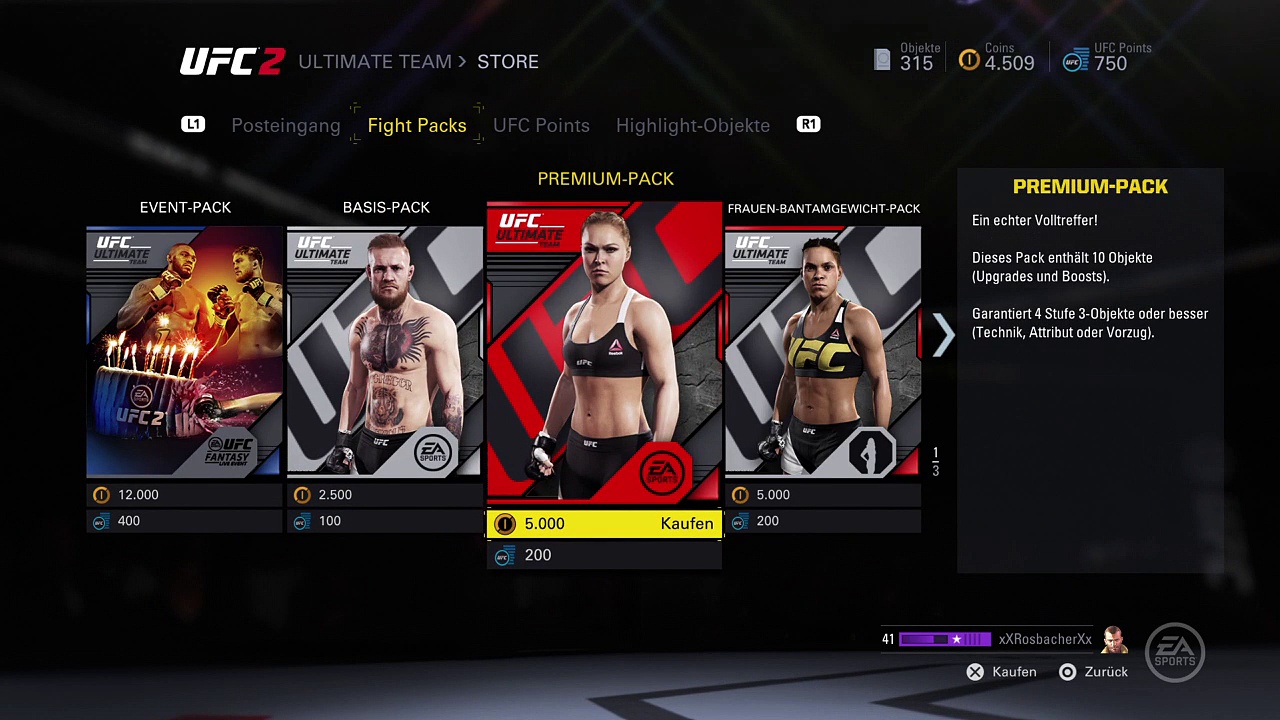The width and height of the screenshot is (1280, 720).
Task: Pick the highlighted Premium-Pack card
Action: [604, 351]
